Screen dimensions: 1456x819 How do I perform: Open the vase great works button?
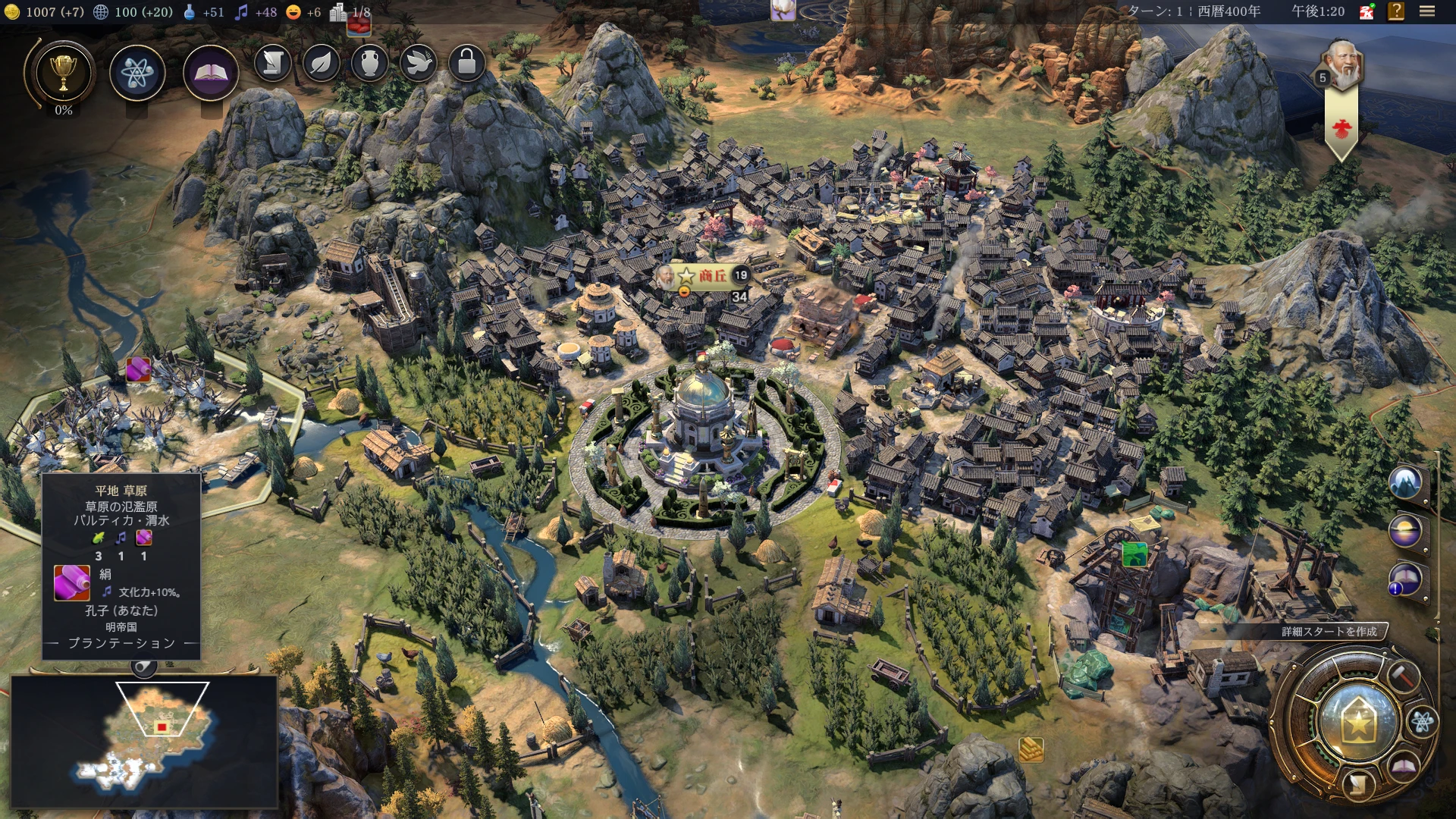click(370, 64)
